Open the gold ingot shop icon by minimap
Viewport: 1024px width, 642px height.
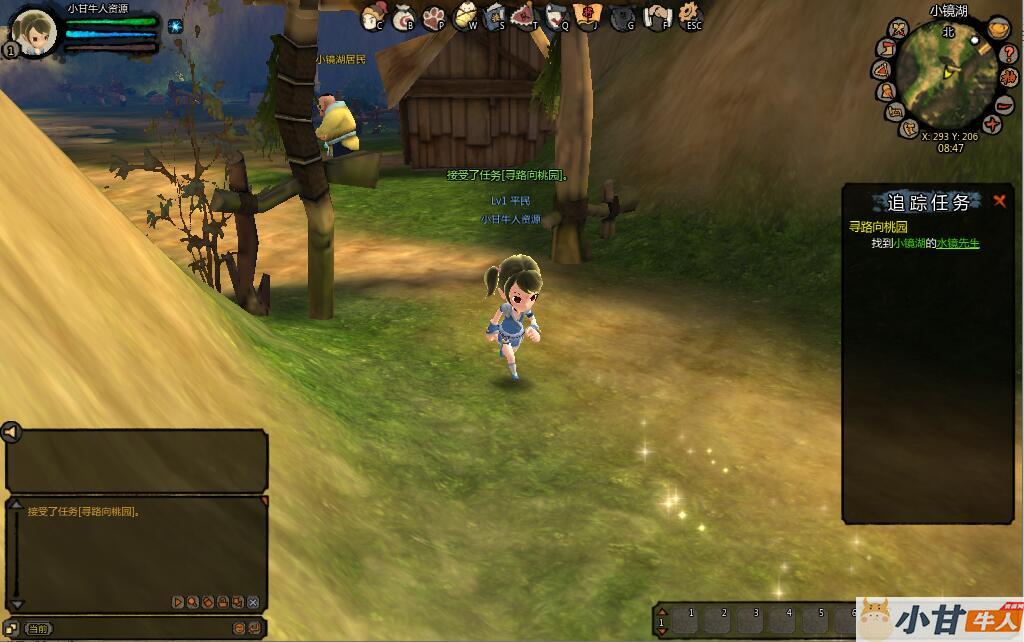(x=997, y=29)
